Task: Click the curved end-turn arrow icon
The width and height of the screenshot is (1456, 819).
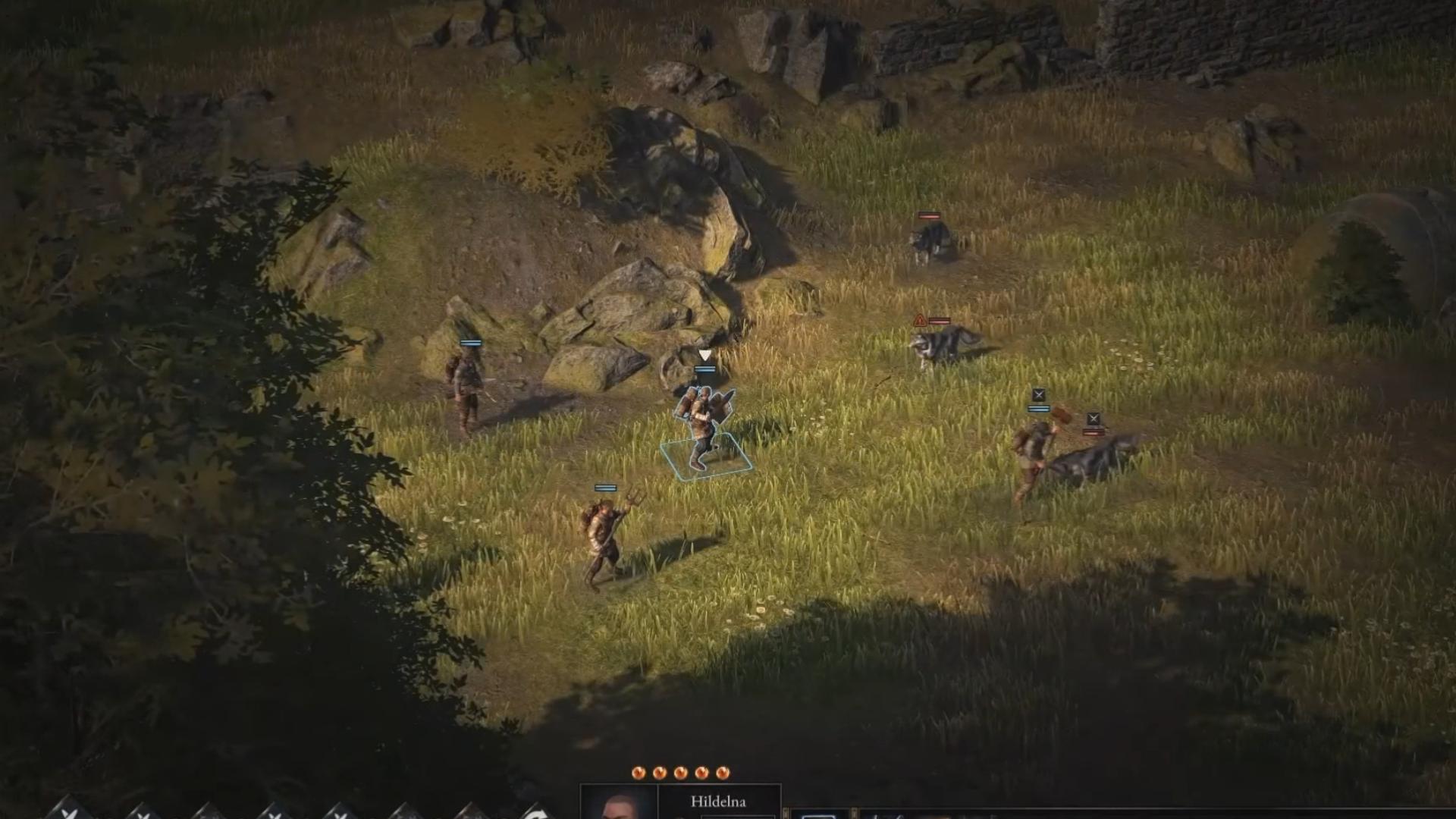Action: [538, 814]
